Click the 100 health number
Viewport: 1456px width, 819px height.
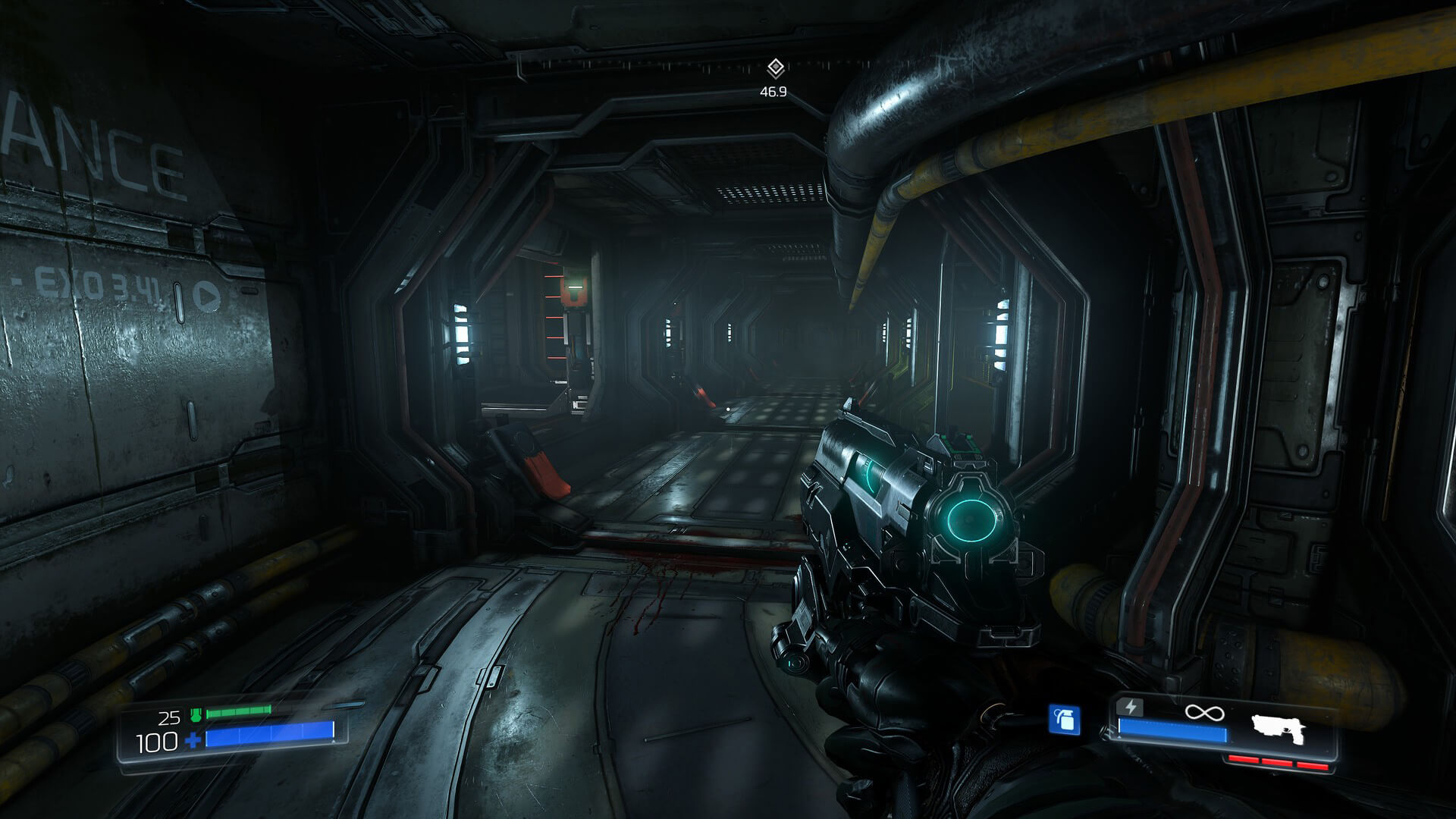(x=155, y=741)
